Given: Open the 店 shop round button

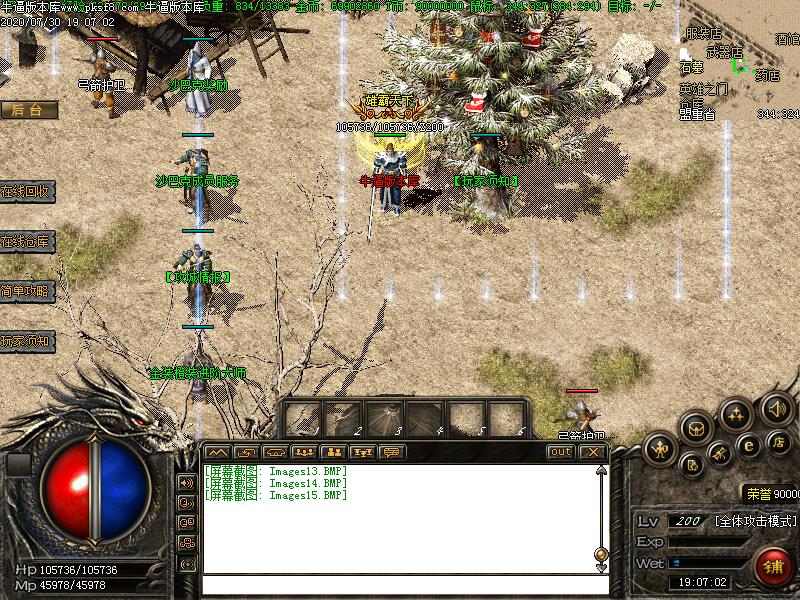Looking at the screenshot, I should click(778, 442).
